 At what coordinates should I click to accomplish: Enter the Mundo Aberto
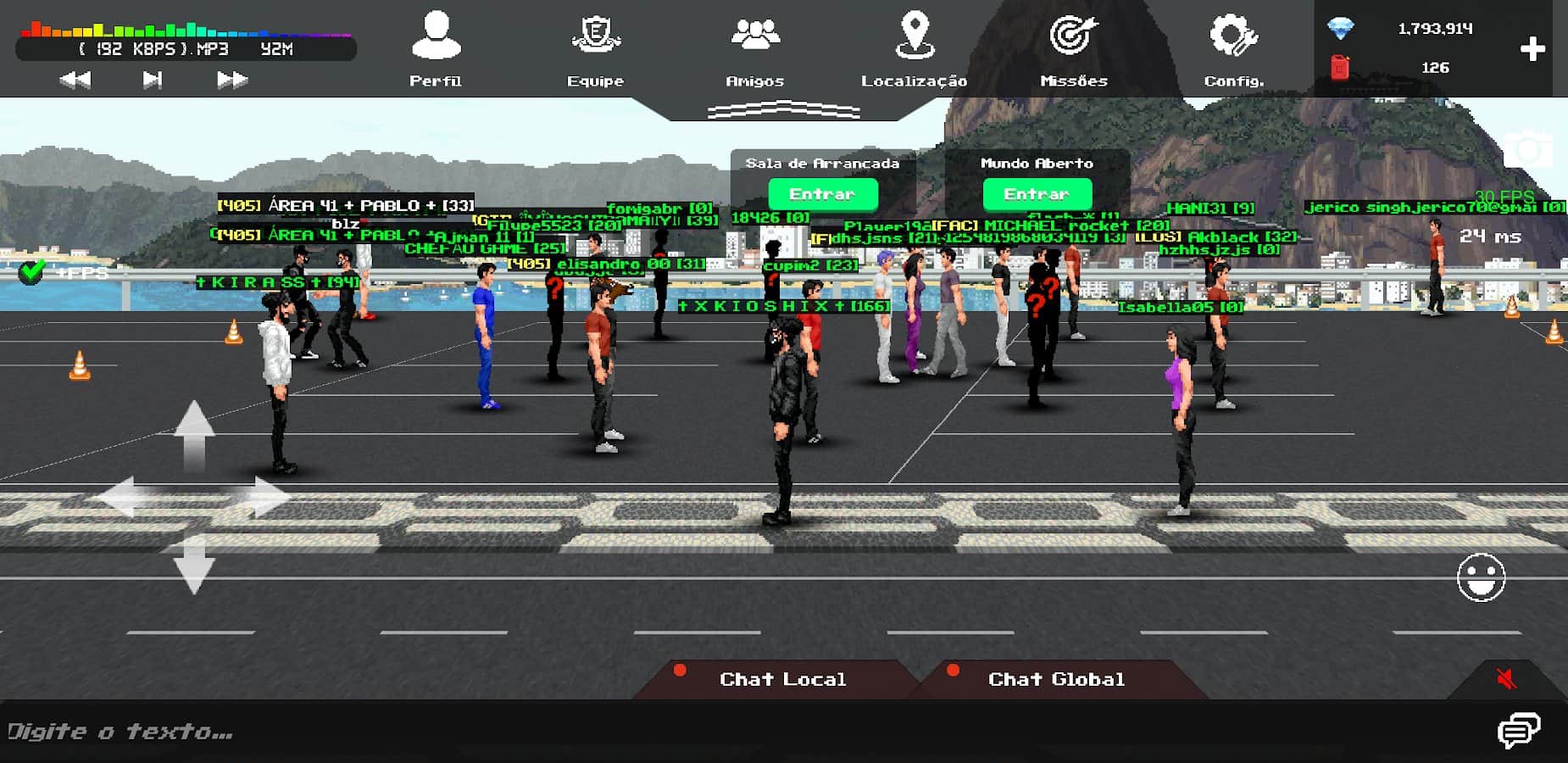coord(1037,194)
